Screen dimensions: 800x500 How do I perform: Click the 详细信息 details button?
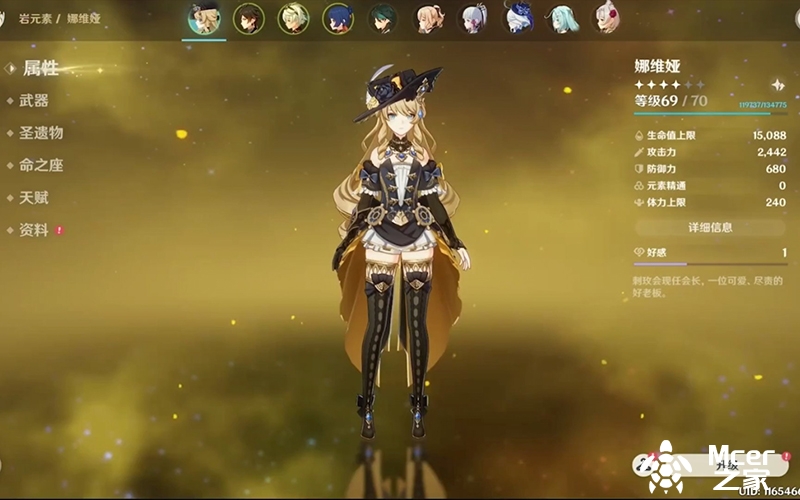click(x=710, y=228)
